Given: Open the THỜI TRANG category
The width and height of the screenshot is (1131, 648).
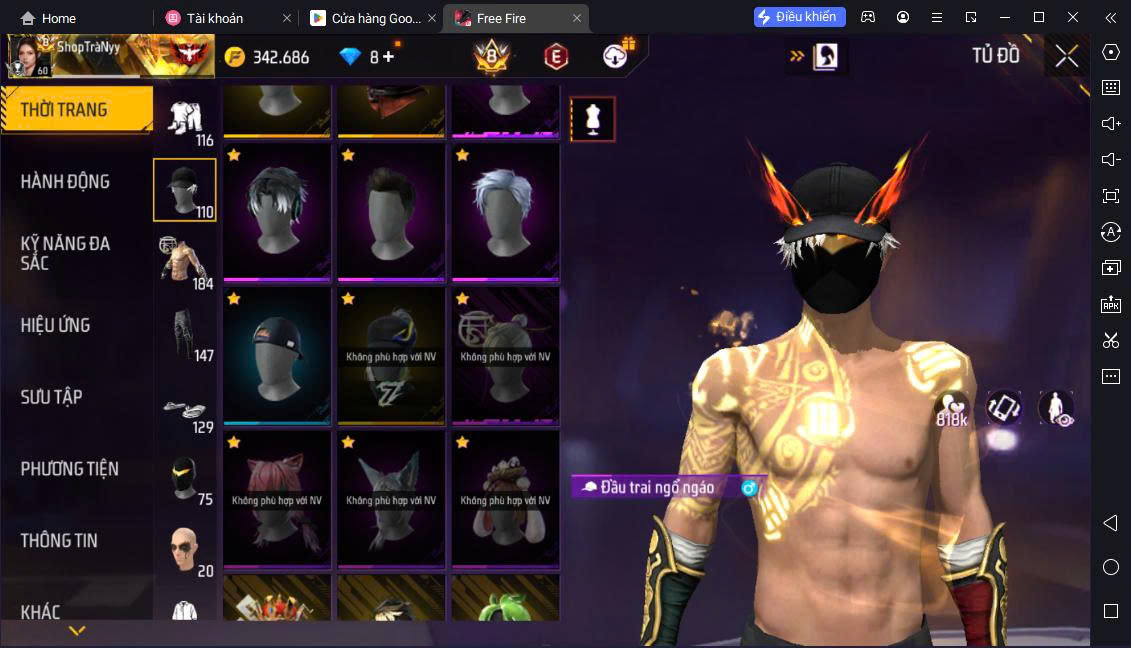Looking at the screenshot, I should tap(64, 110).
